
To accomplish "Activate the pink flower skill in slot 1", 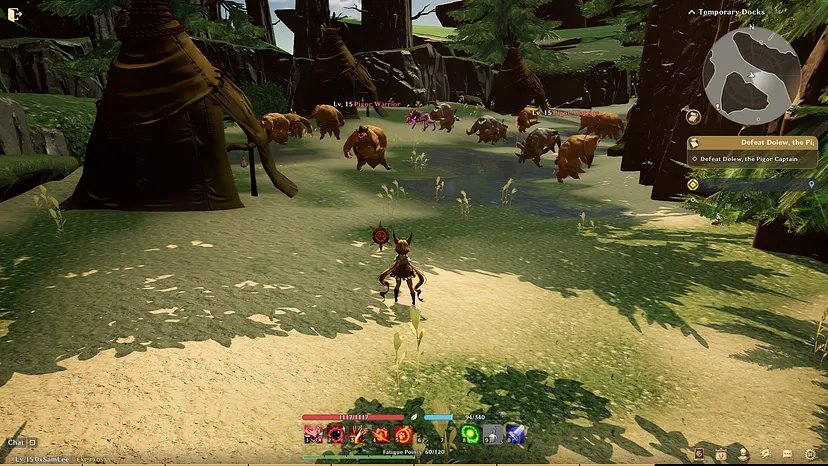I will (x=314, y=434).
